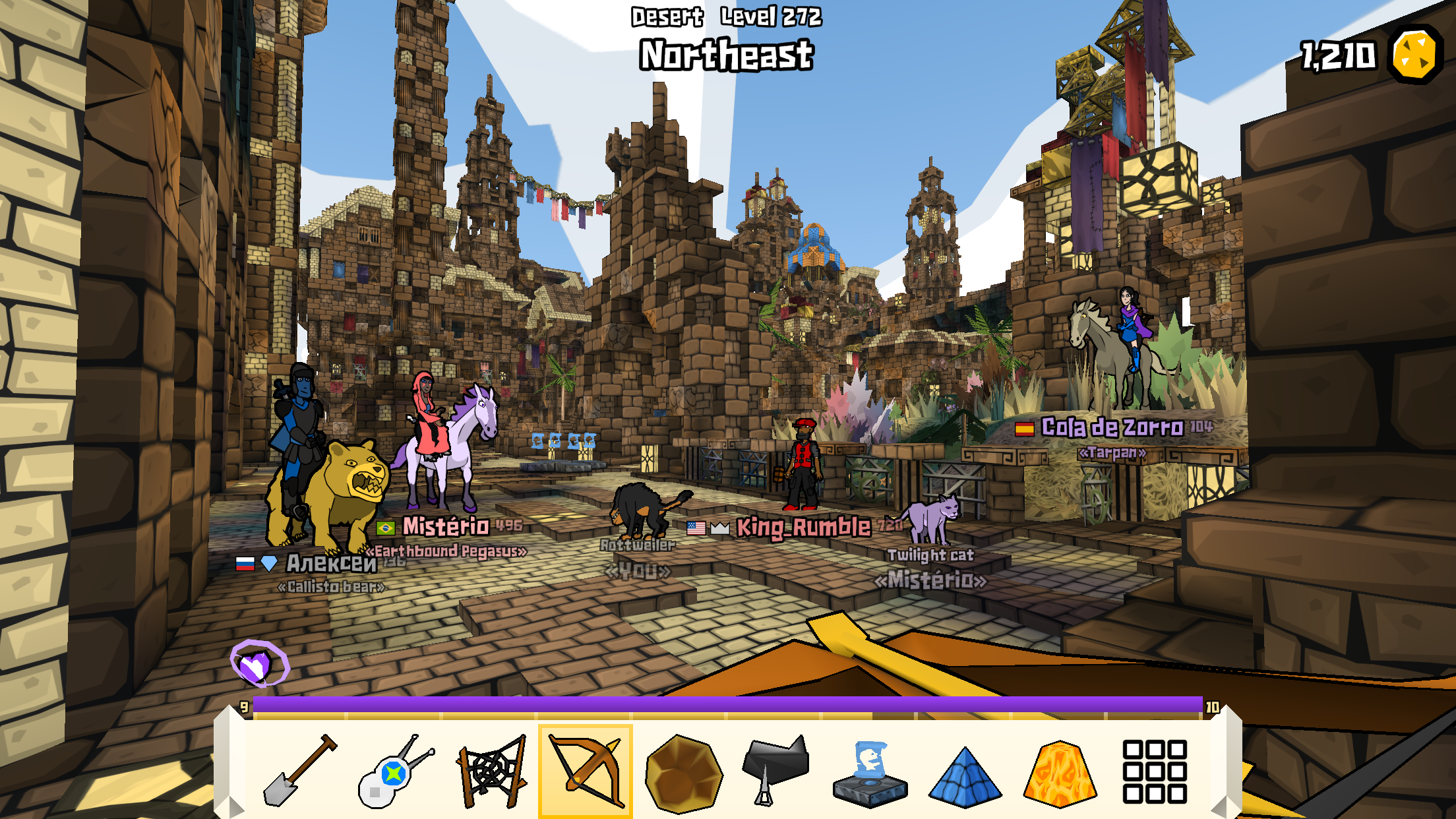
Task: Click the 1,210 coin counter
Action: (1339, 56)
